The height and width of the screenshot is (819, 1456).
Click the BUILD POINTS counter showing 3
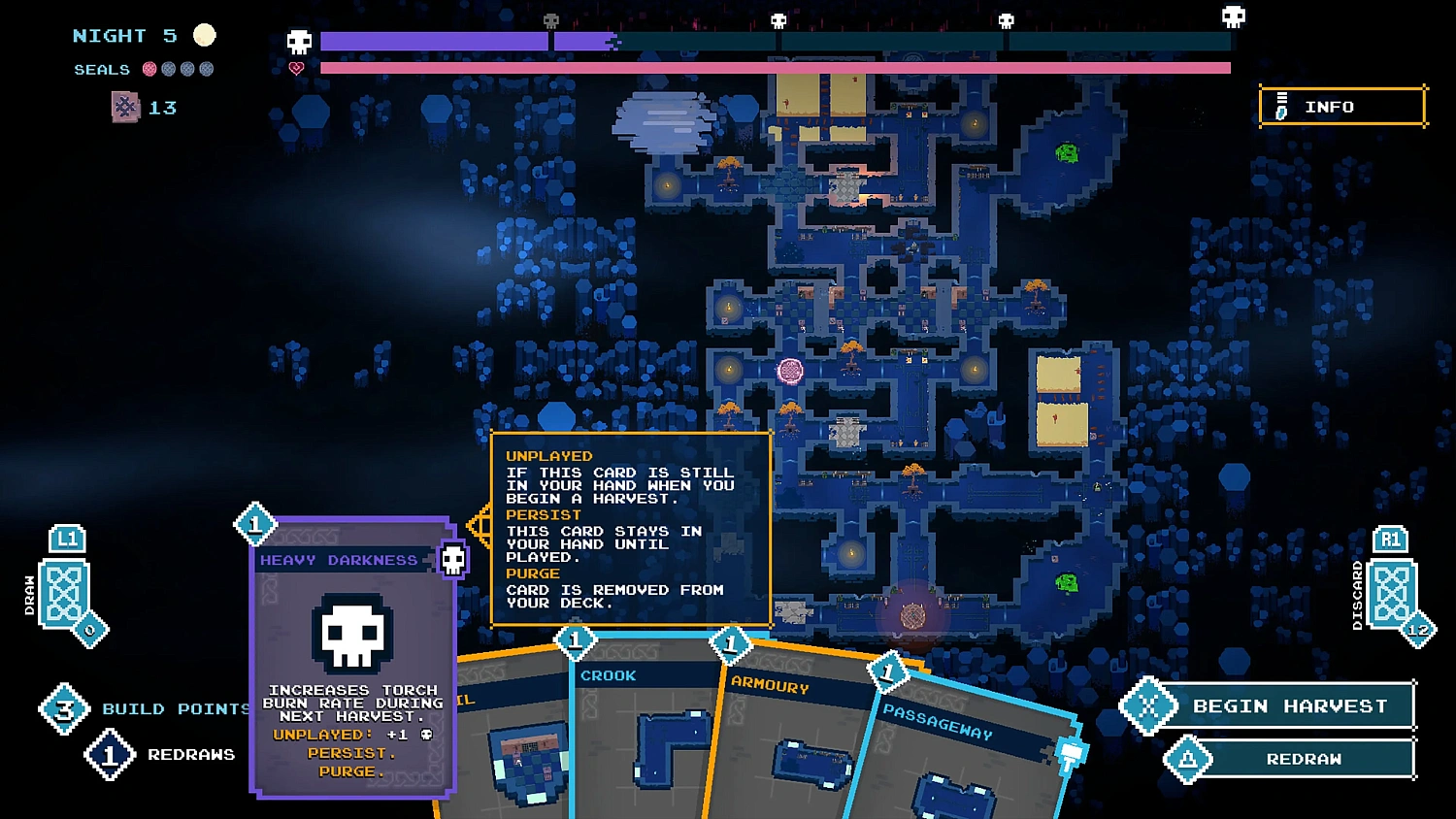coord(64,708)
